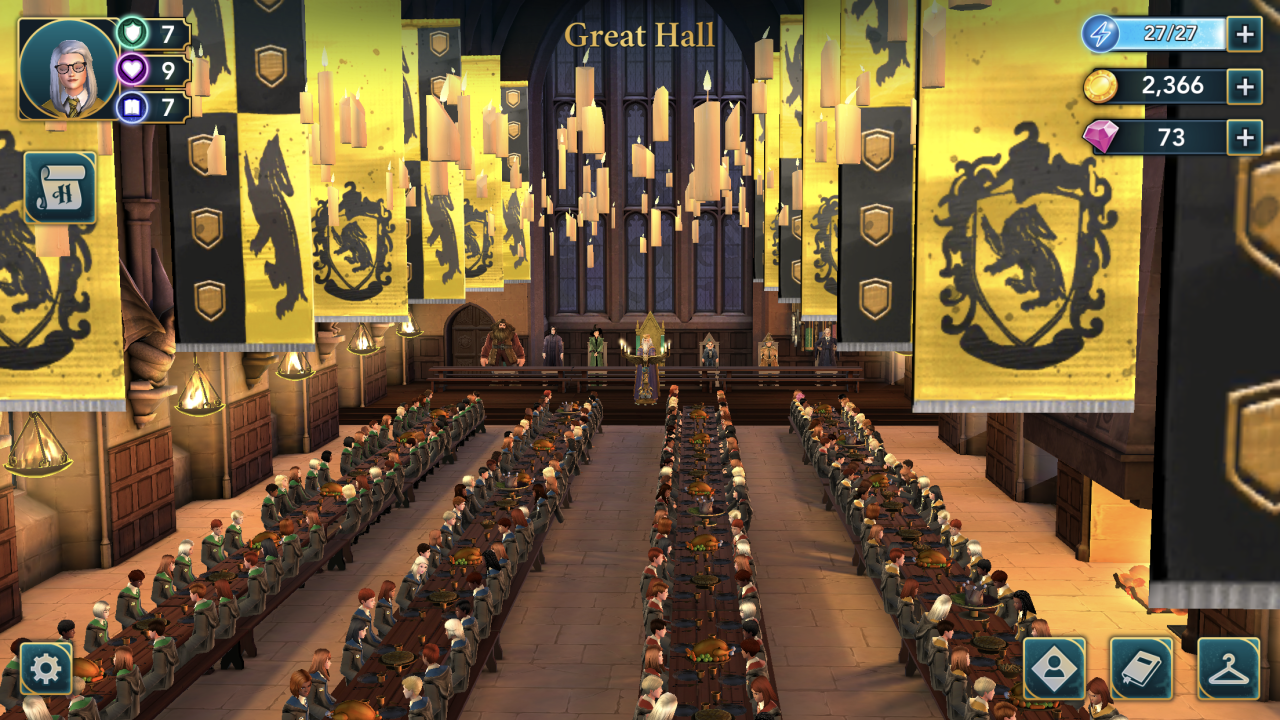The height and width of the screenshot is (720, 1280).
Task: Open the gear settings menu
Action: pos(46,668)
